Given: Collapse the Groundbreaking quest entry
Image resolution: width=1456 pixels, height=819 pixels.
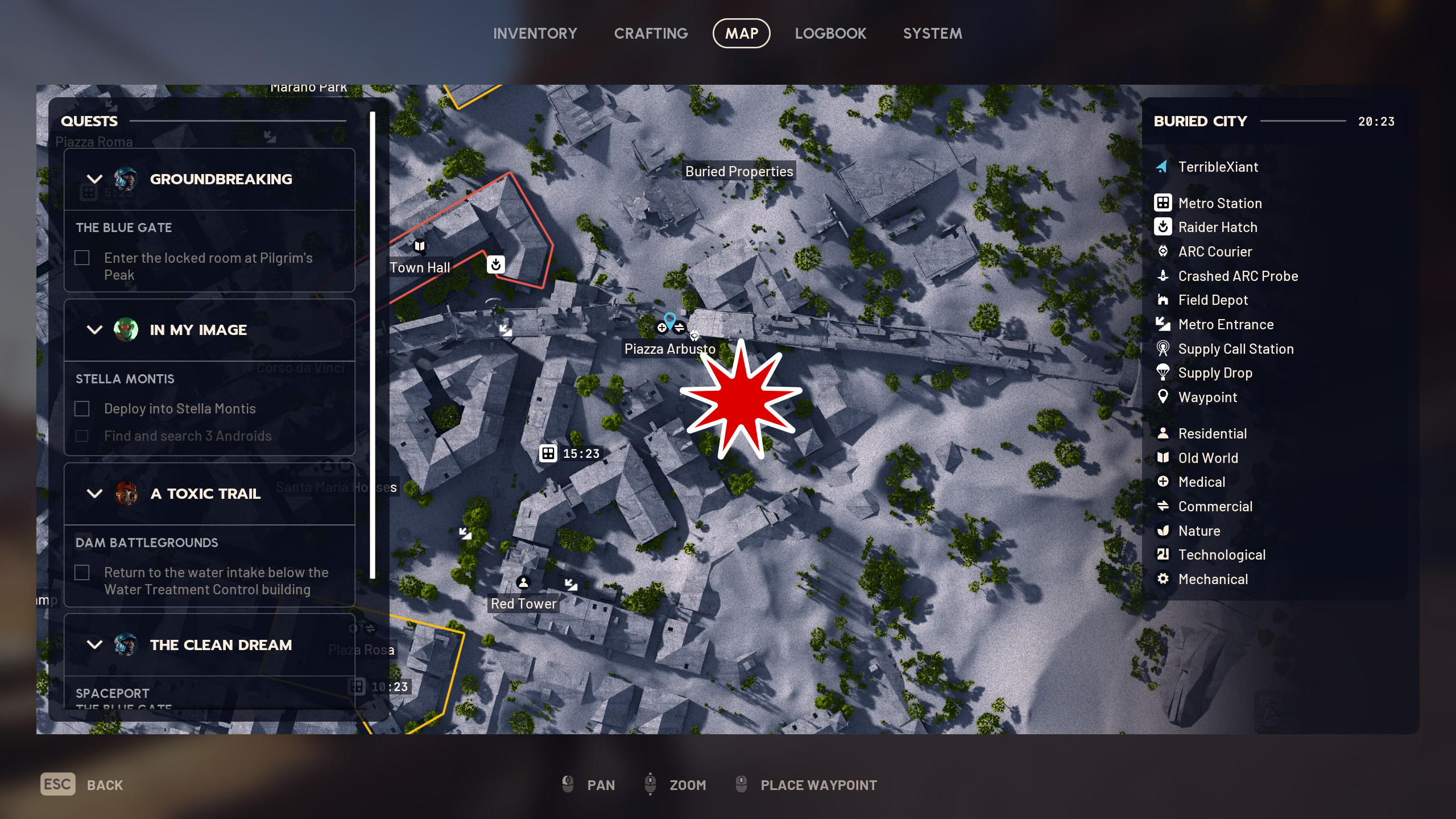Looking at the screenshot, I should point(95,179).
